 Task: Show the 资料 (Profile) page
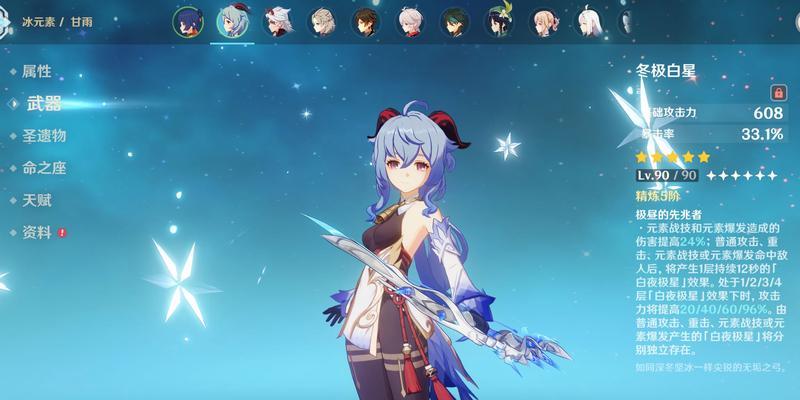click(36, 232)
